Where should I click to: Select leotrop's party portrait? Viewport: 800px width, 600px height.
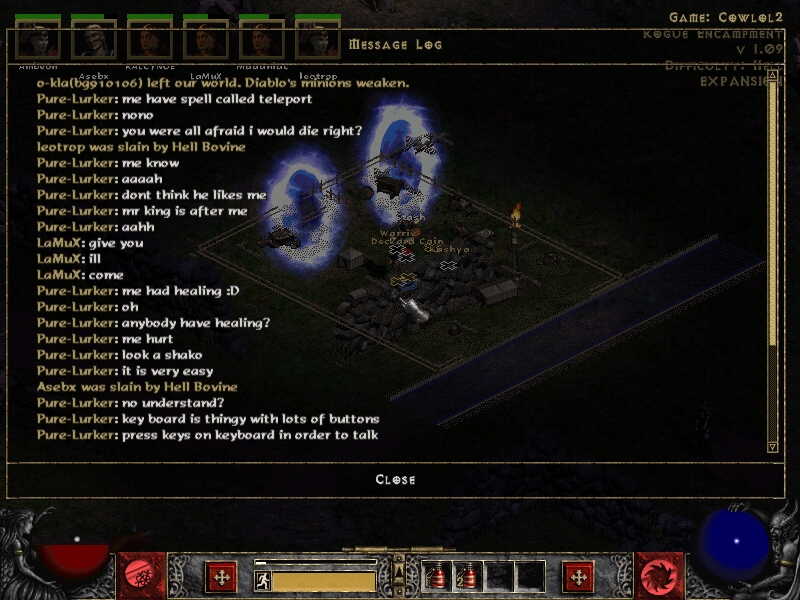click(x=318, y=40)
